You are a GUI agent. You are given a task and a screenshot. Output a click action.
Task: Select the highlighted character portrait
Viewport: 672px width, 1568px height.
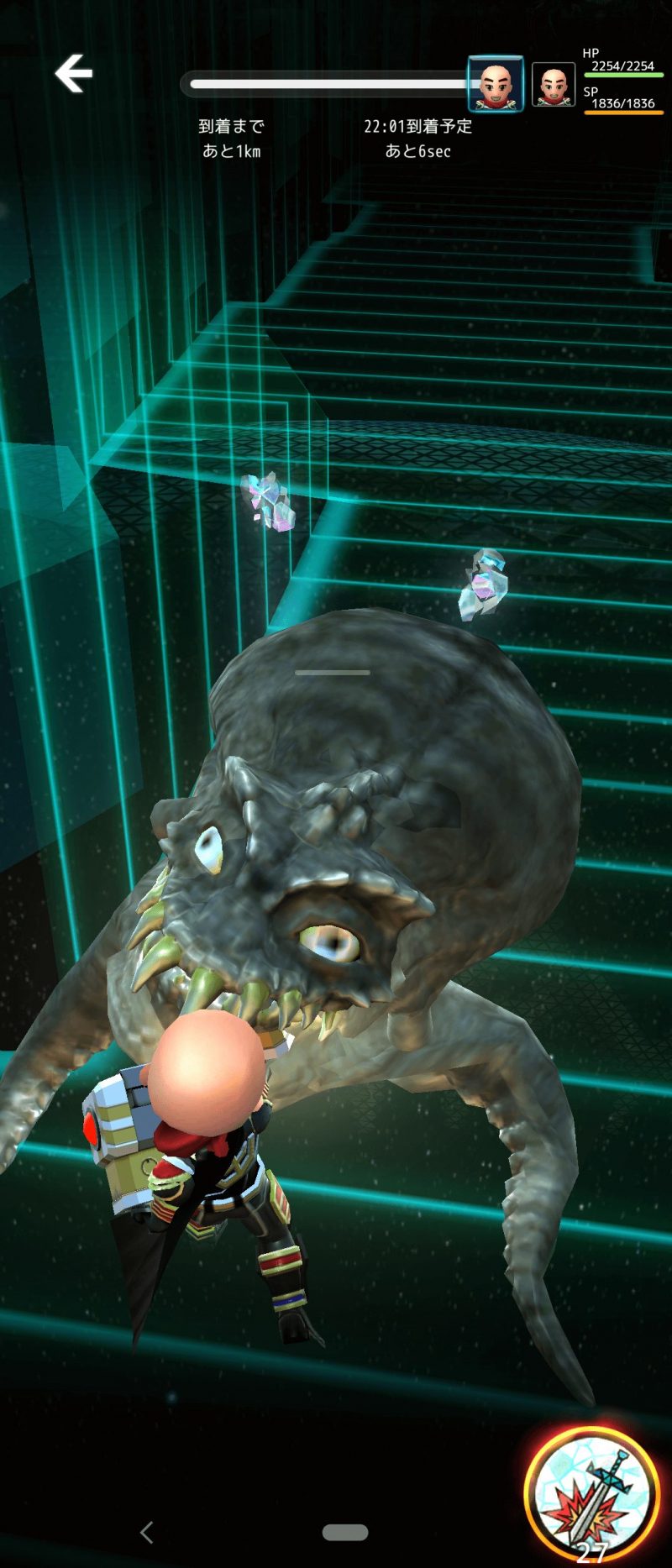point(496,84)
